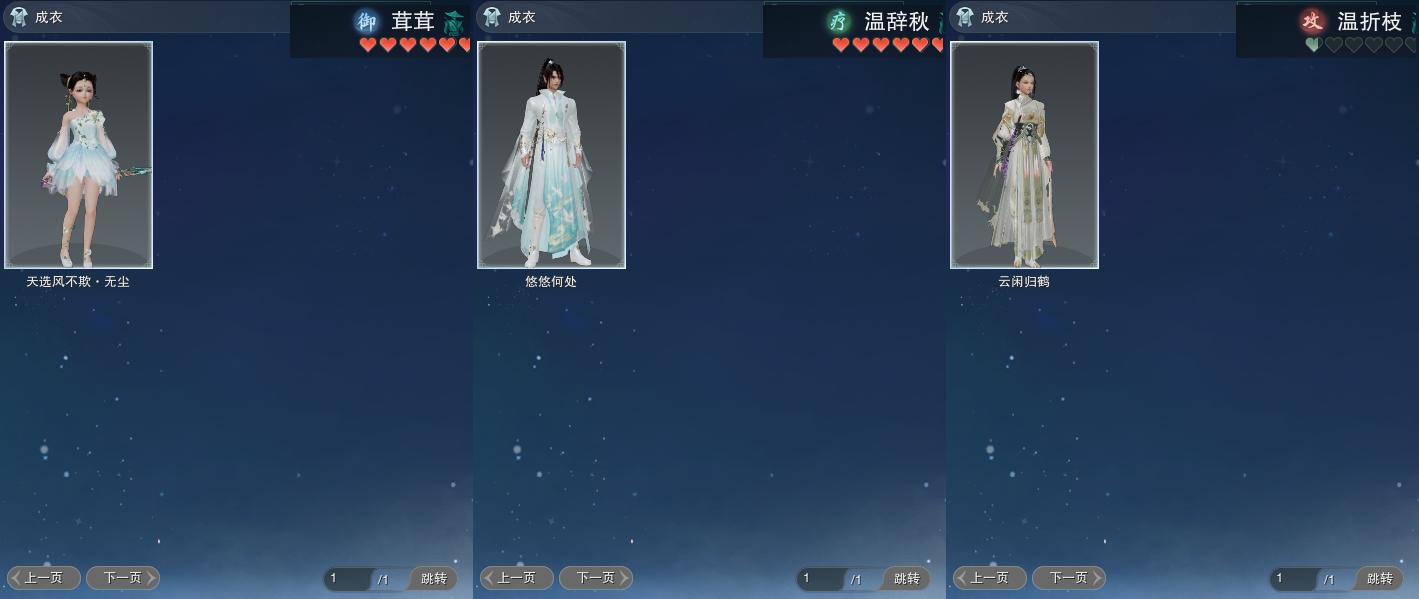
Task: Click 跳转 in 温辞秋's outfit panel
Action: coord(907,579)
